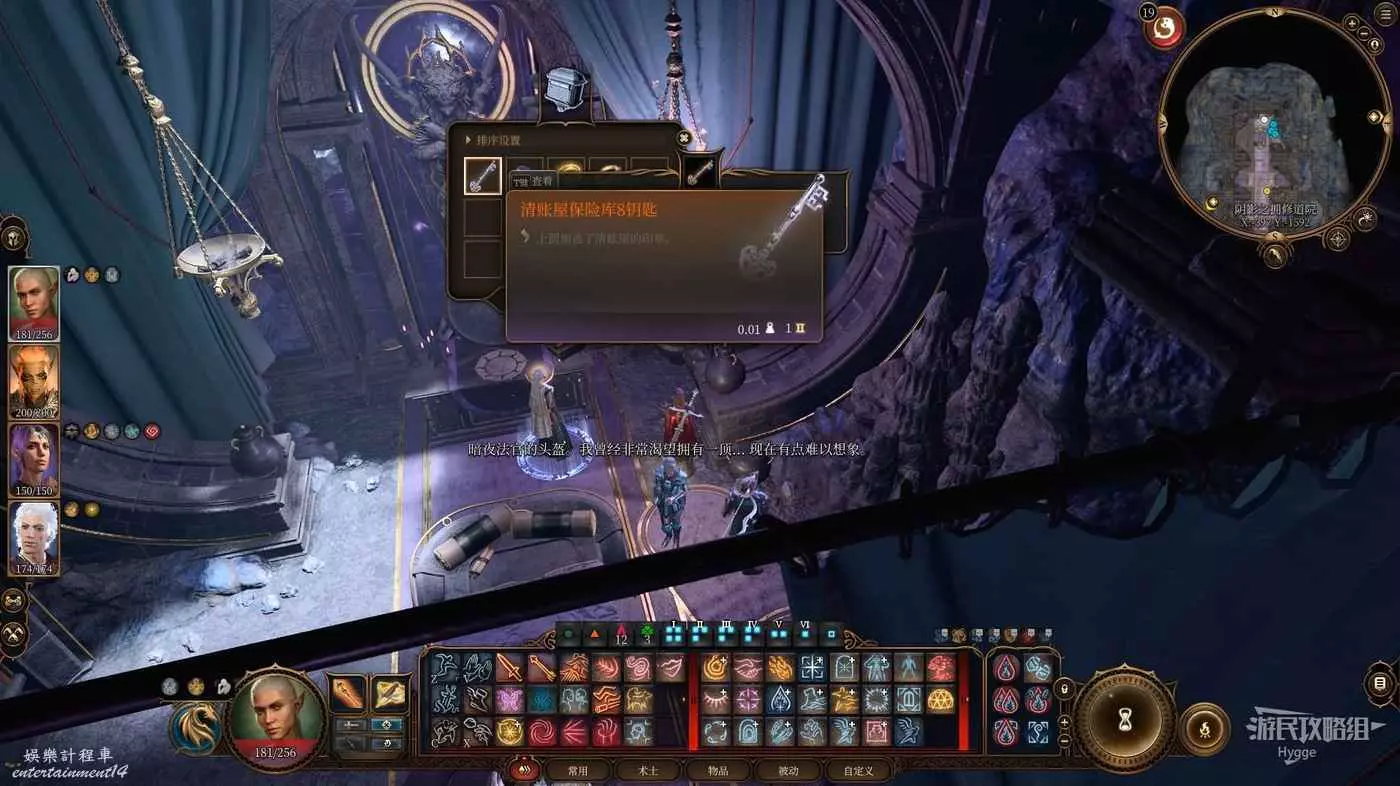Click the hourglass end turn button

1124,718
